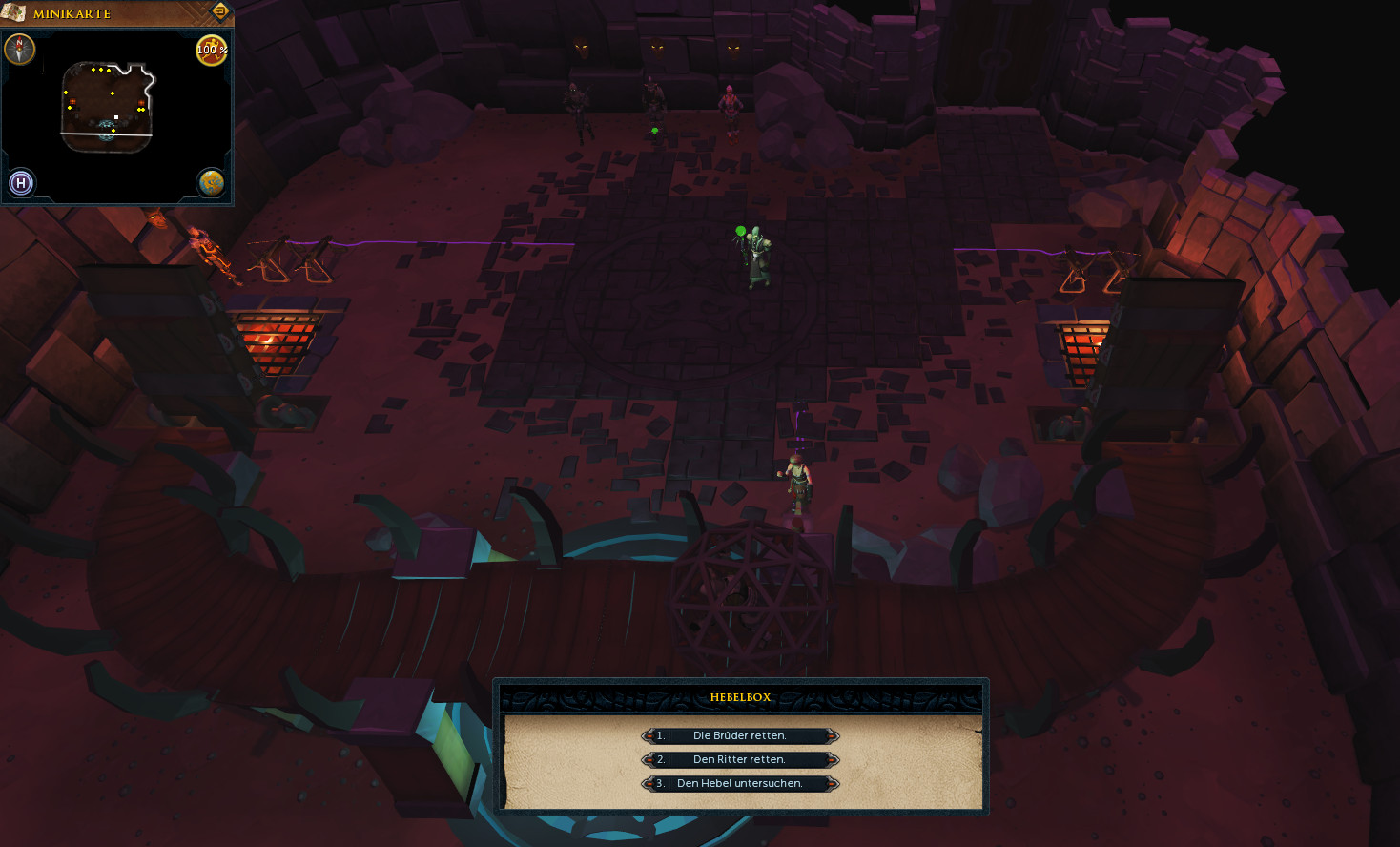Open the world map globe icon

tap(211, 182)
